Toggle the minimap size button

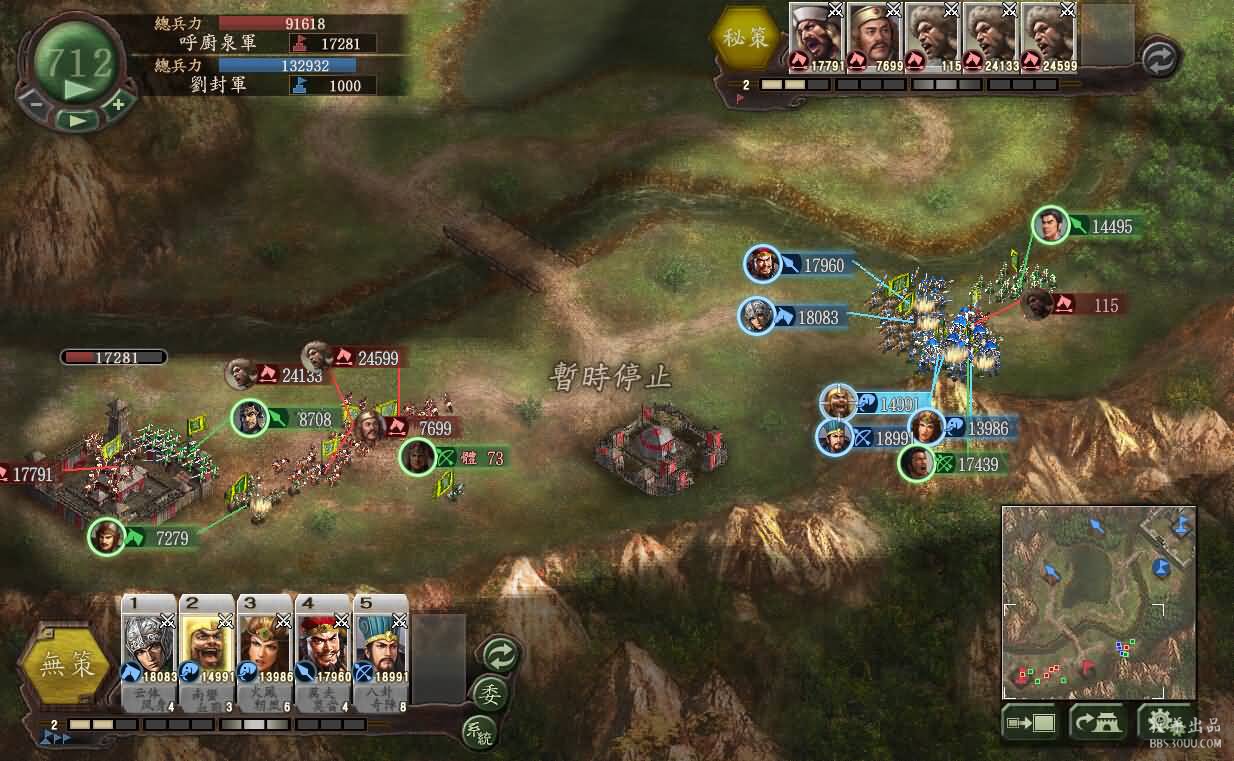coord(1030,722)
